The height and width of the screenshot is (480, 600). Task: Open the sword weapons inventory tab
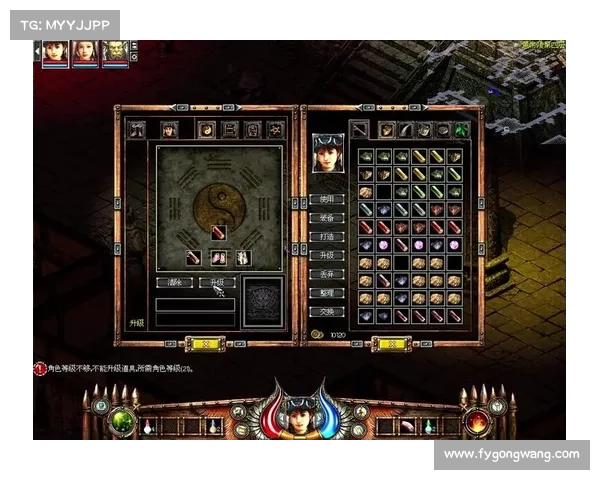(x=359, y=129)
